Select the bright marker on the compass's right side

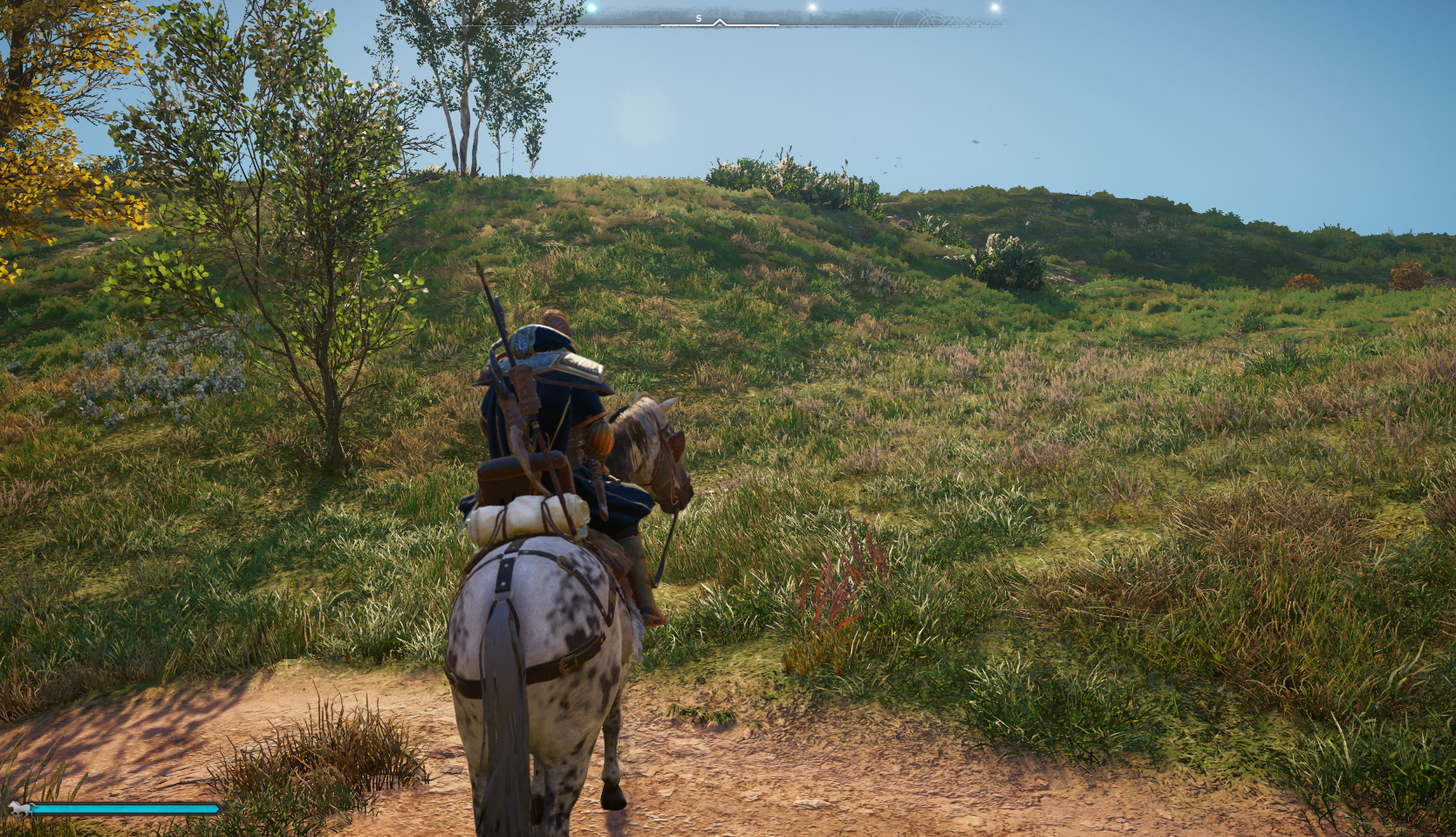(812, 6)
